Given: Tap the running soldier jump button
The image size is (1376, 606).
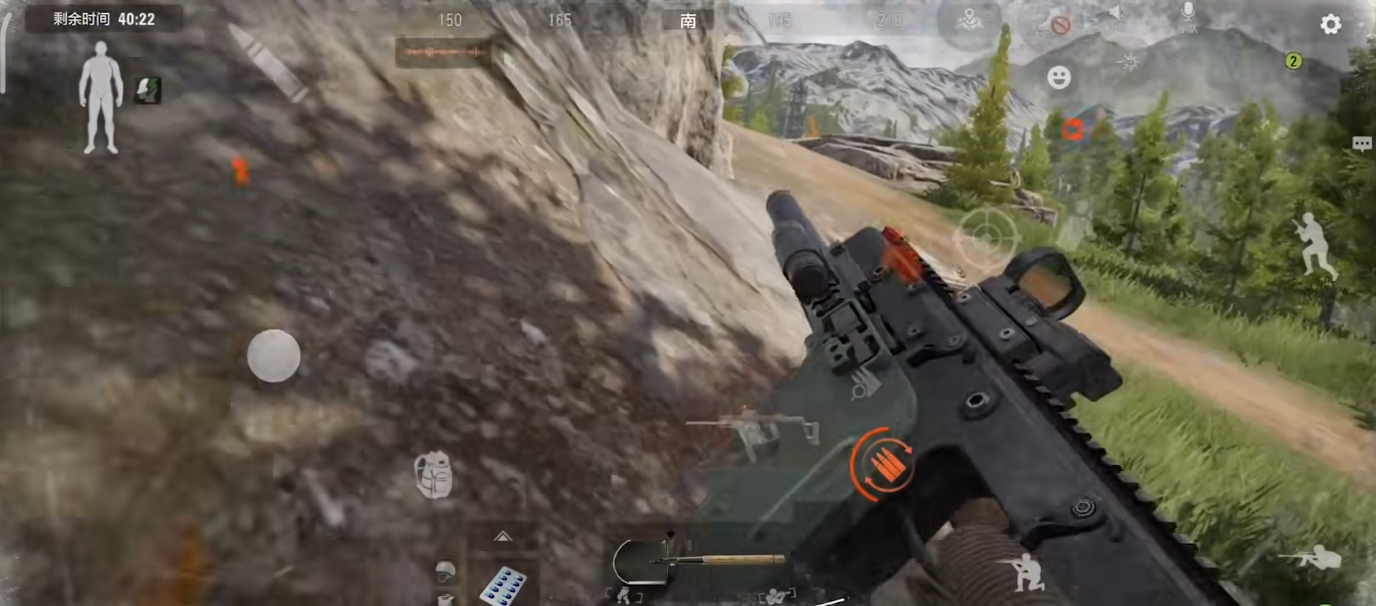Looking at the screenshot, I should tap(1315, 246).
